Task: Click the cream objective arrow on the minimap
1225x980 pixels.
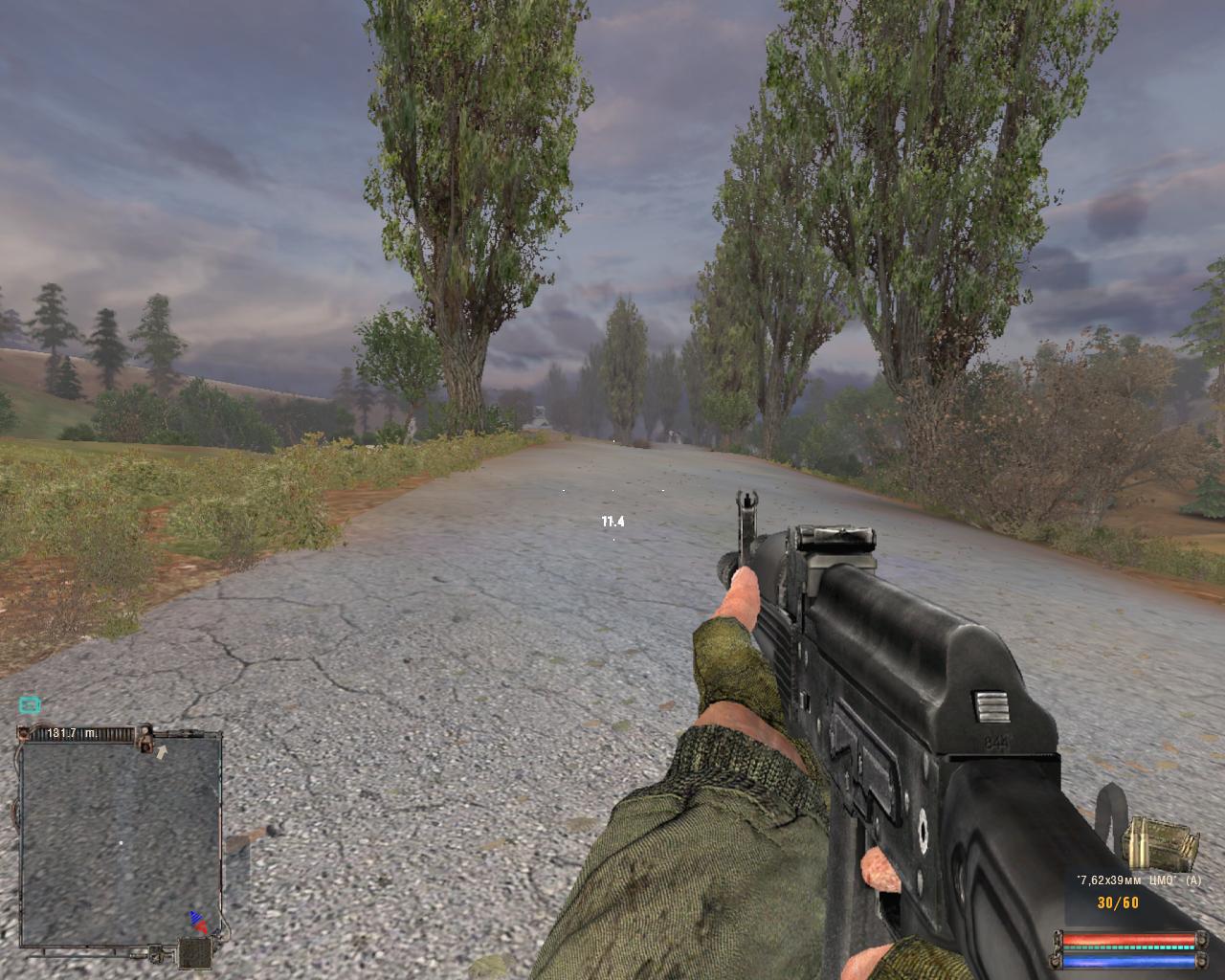Action: 162,752
